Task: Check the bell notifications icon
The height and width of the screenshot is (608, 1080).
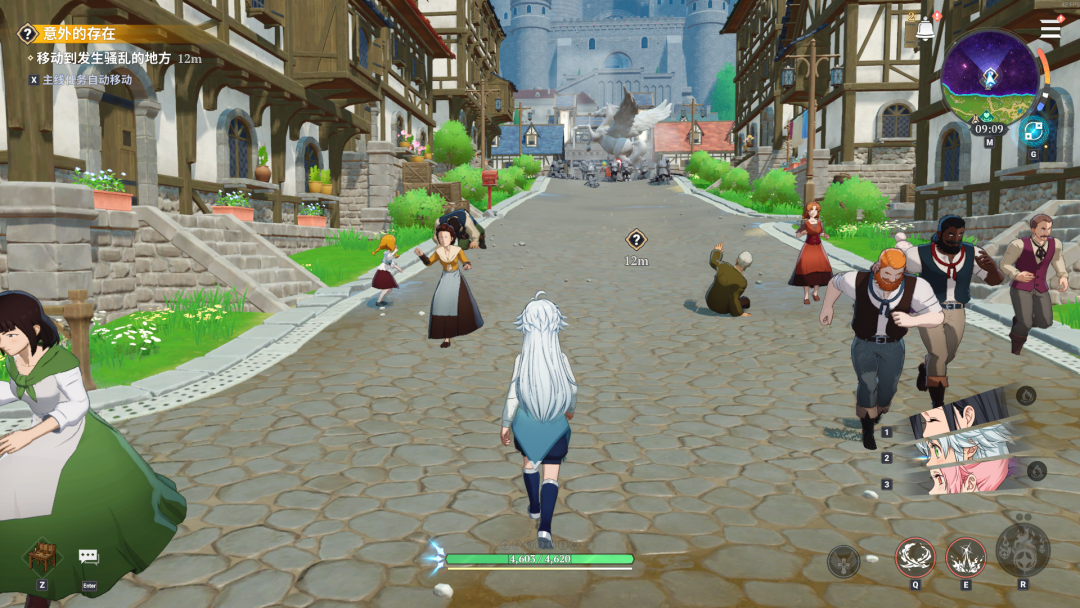Action: (925, 30)
